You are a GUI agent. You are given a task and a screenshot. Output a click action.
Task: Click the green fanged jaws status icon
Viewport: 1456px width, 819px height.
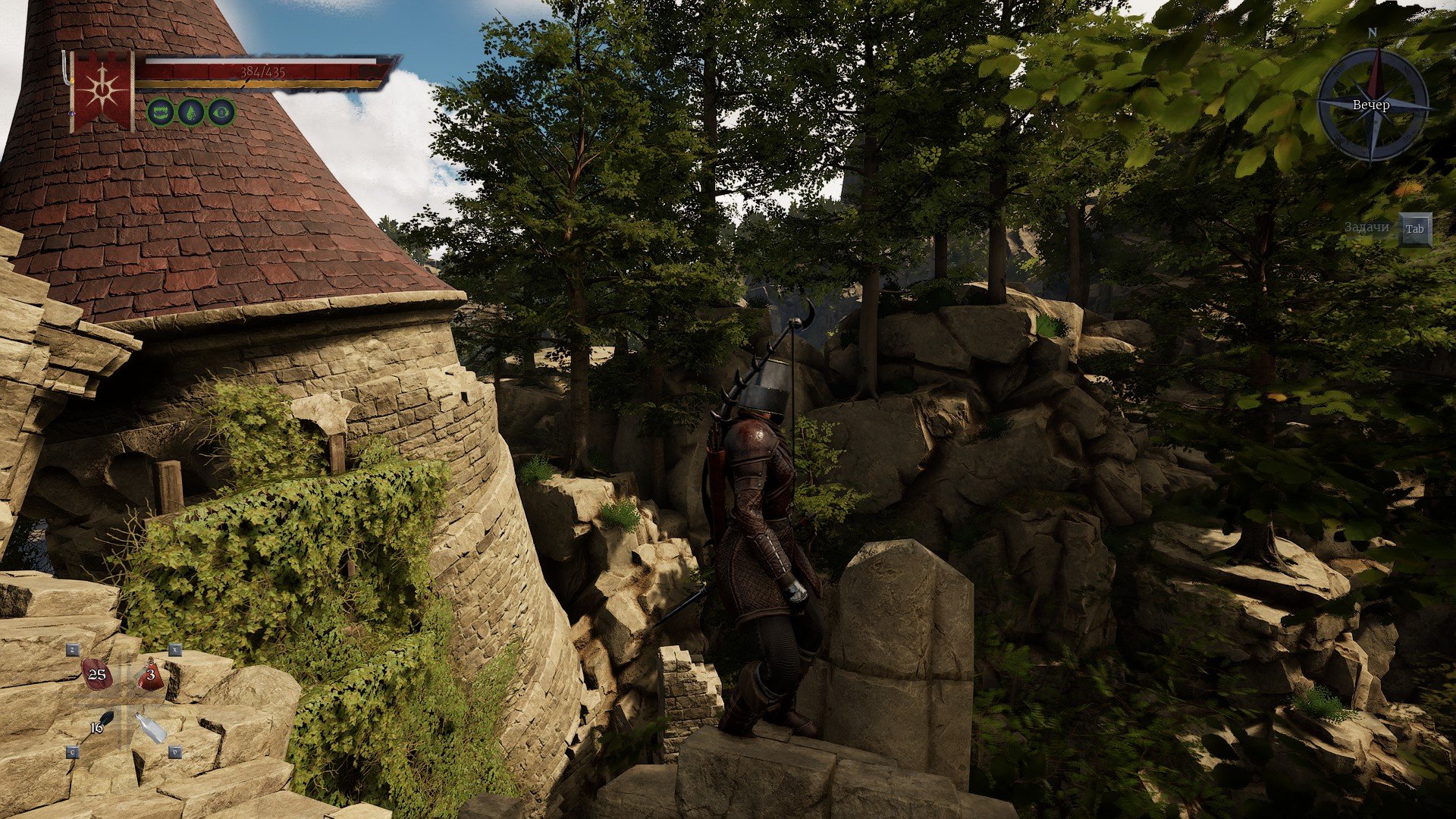point(160,112)
